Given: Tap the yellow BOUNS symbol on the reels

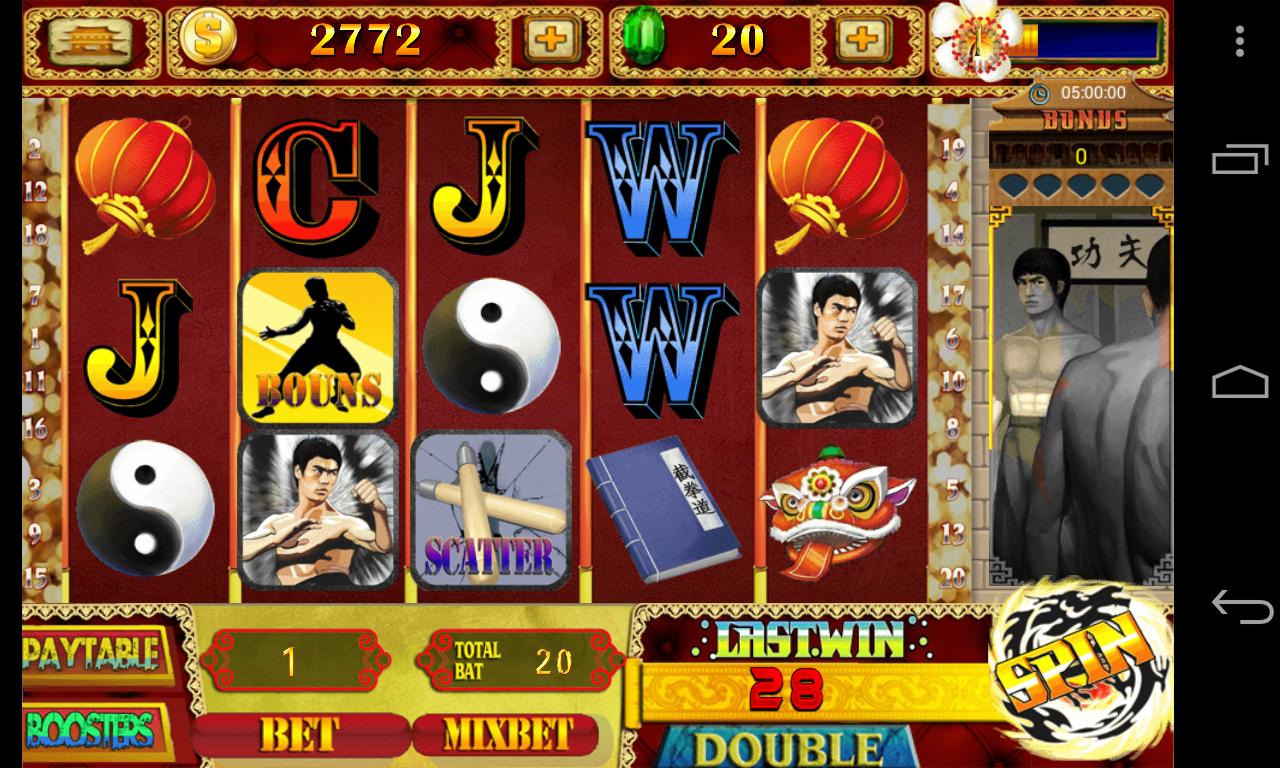Looking at the screenshot, I should (317, 345).
